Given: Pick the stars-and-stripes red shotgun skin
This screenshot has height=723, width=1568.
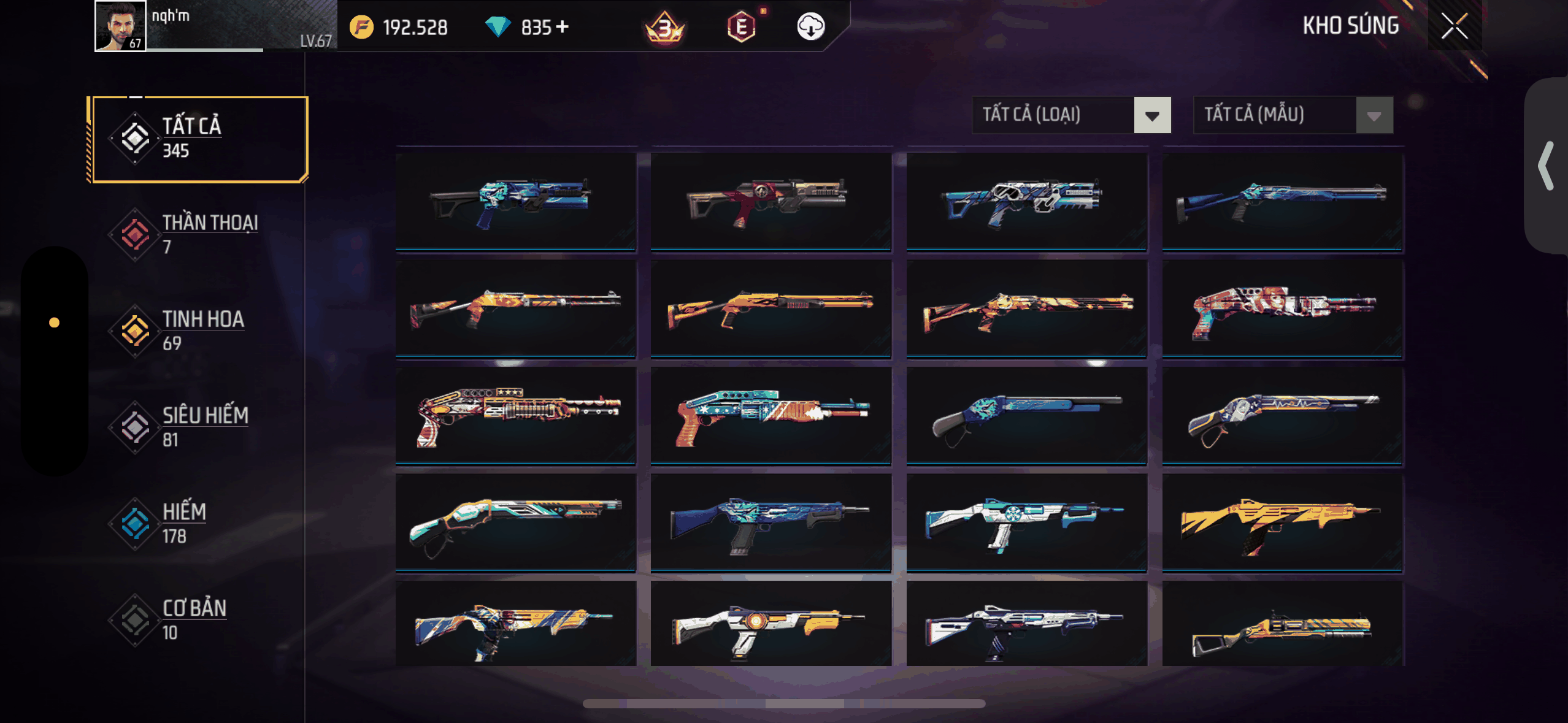Looking at the screenshot, I should [515, 415].
